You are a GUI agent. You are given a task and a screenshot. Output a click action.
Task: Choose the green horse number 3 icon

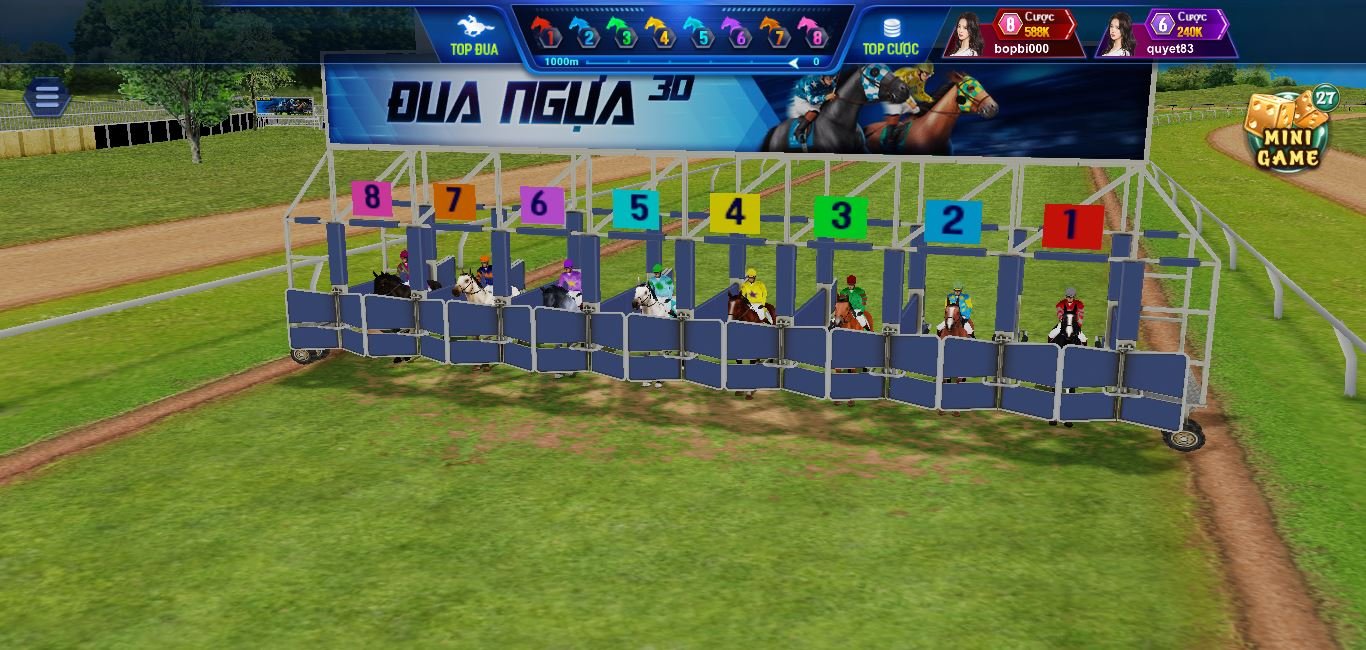[623, 32]
